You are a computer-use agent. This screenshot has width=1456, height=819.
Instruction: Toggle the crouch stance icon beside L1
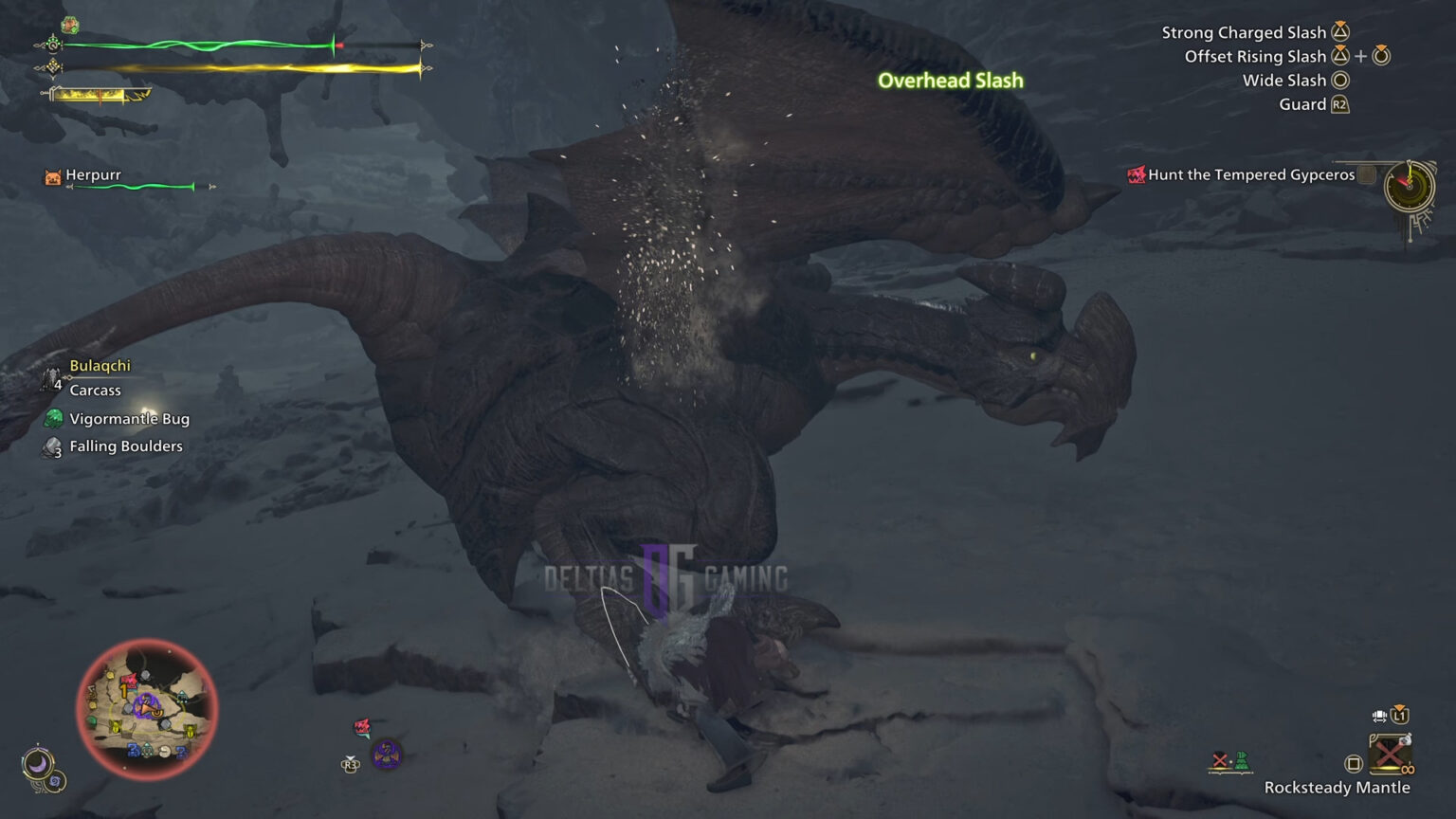pos(1380,716)
